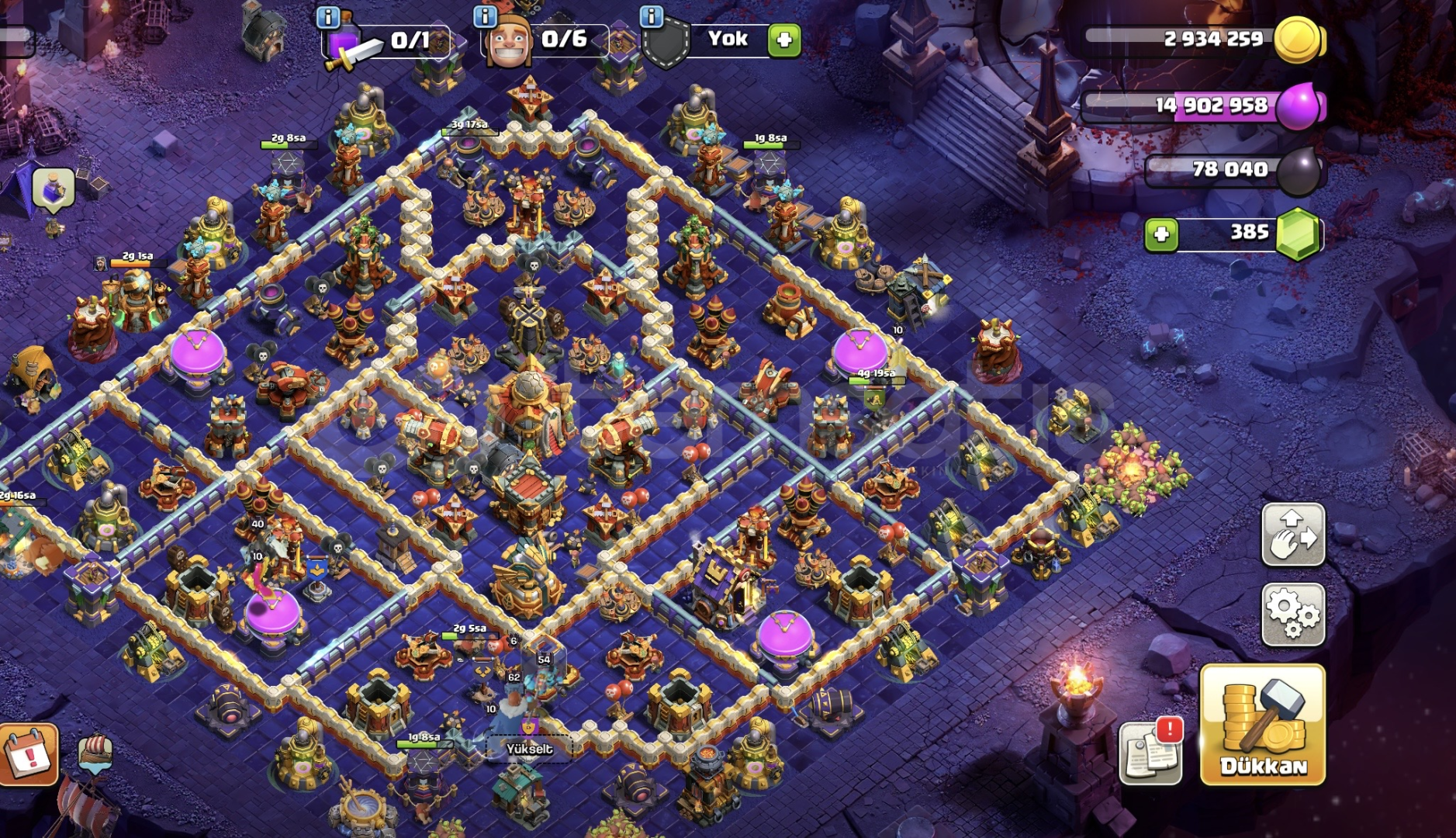Viewport: 1456px width, 838px height.
Task: Activate a shield via the green plus
Action: click(x=784, y=40)
